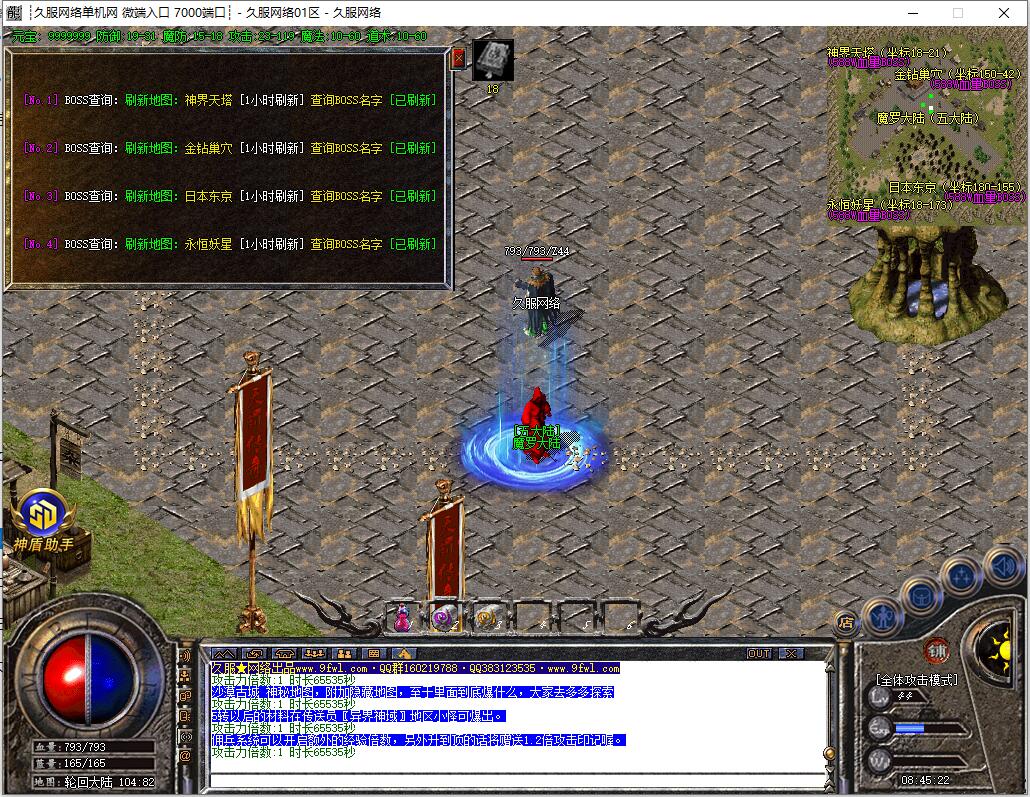Select the gold scroll hotbar slot

(x=487, y=619)
